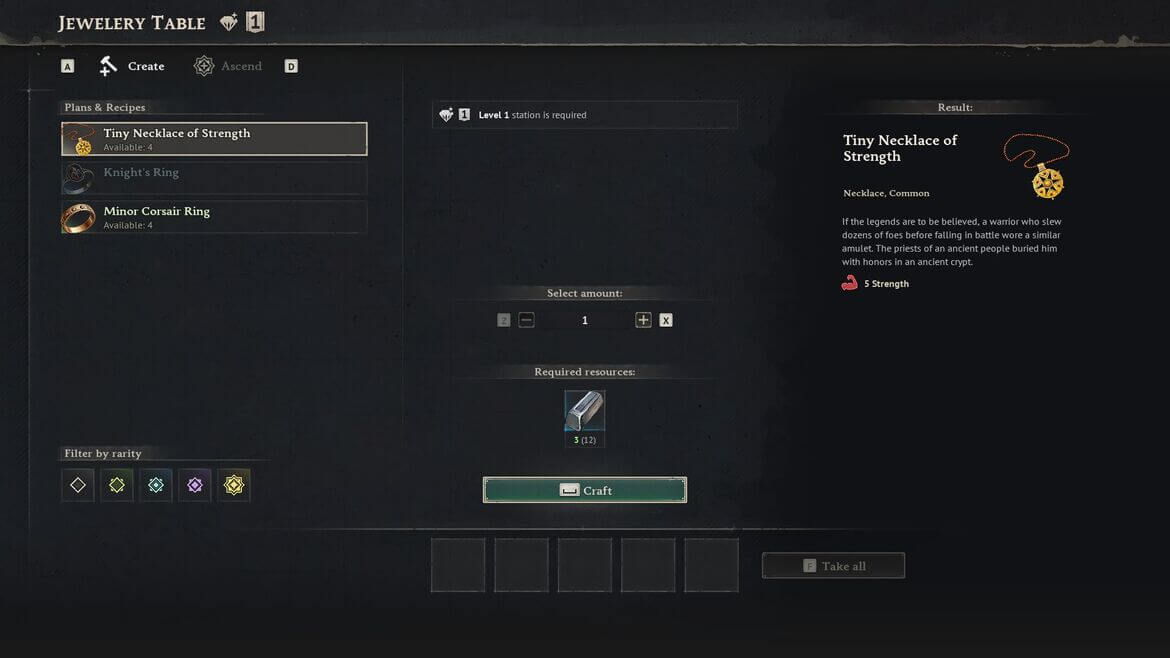Take all crafted items
Image resolution: width=1170 pixels, height=658 pixels.
click(833, 566)
